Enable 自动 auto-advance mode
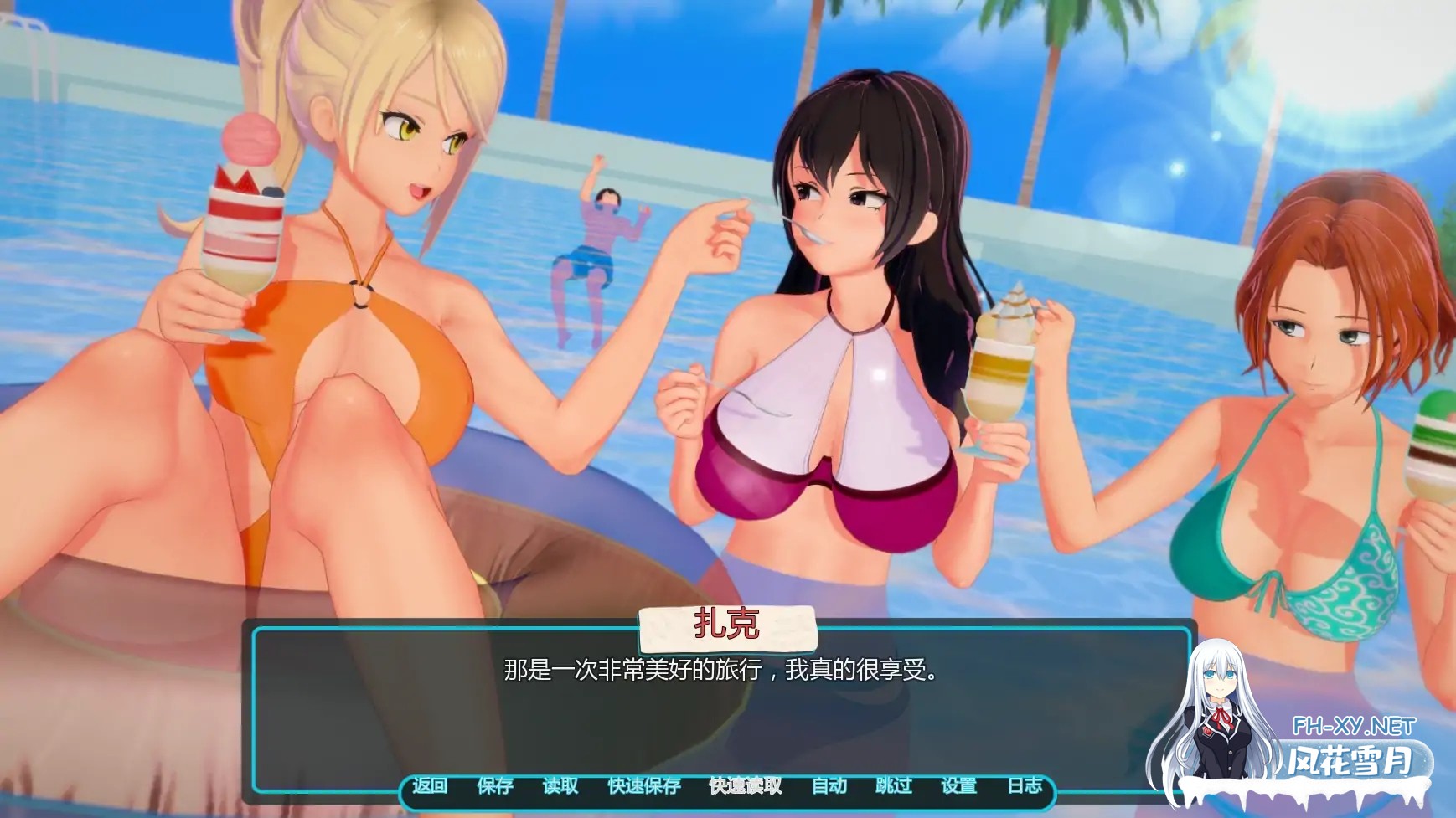This screenshot has height=818, width=1456. (829, 787)
